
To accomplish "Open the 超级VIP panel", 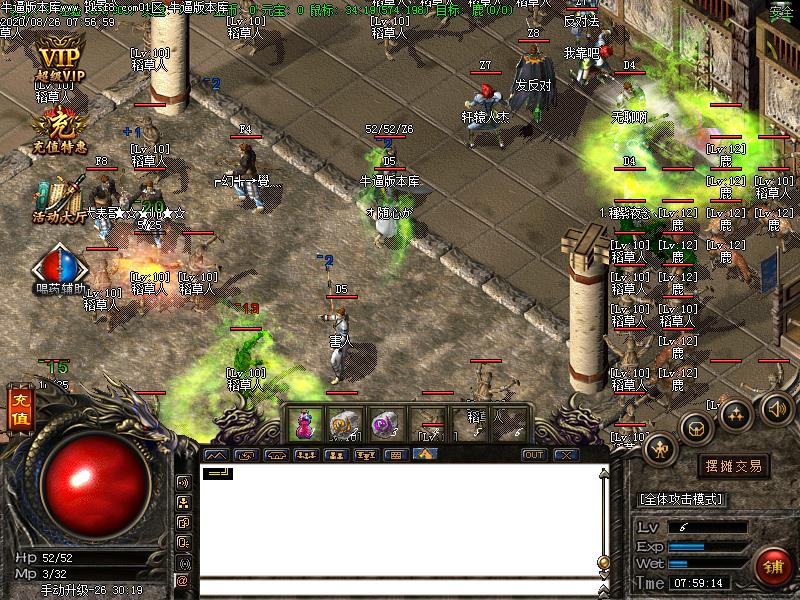I will 59,62.
